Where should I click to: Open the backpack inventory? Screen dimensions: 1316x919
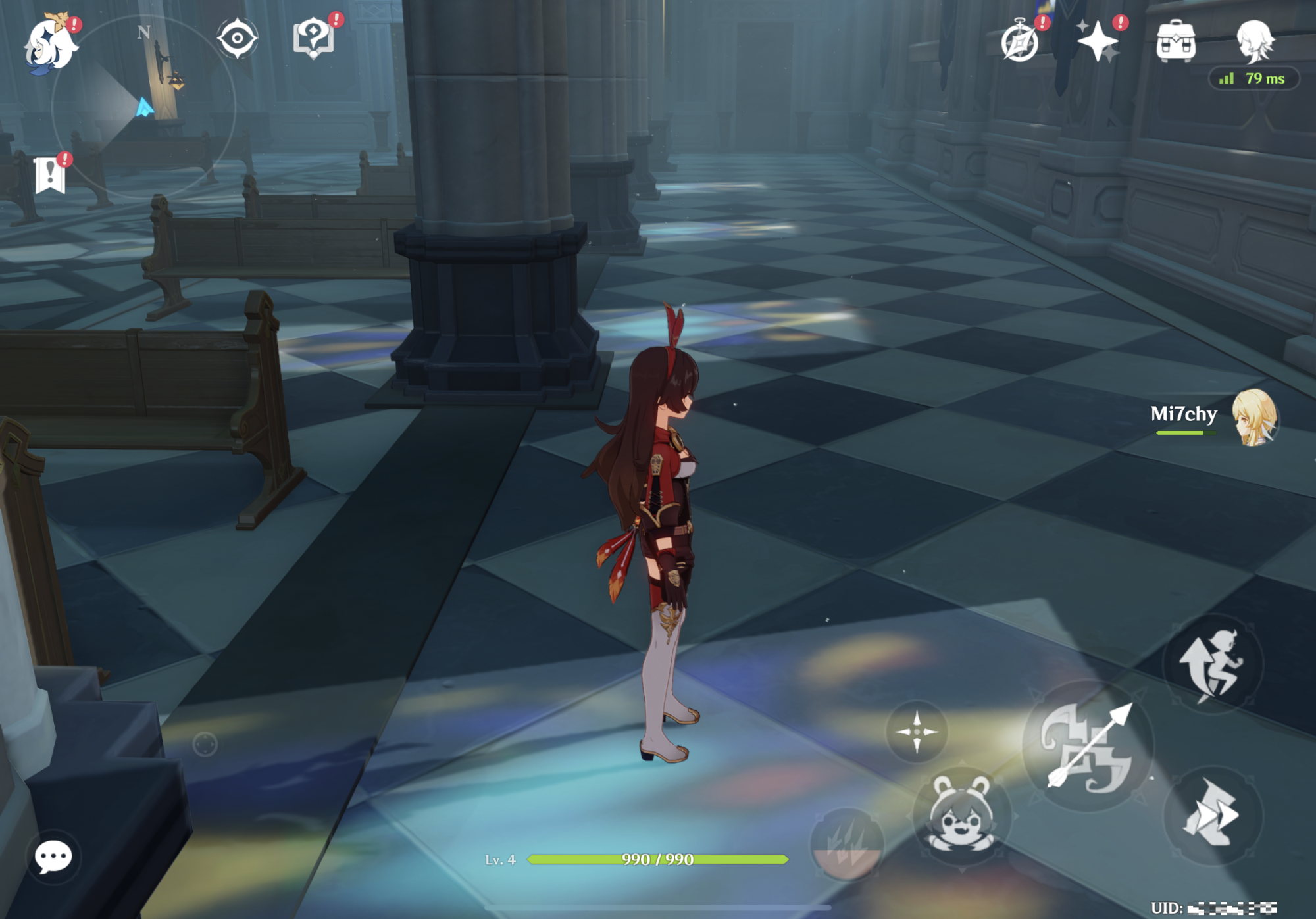[x=1176, y=41]
